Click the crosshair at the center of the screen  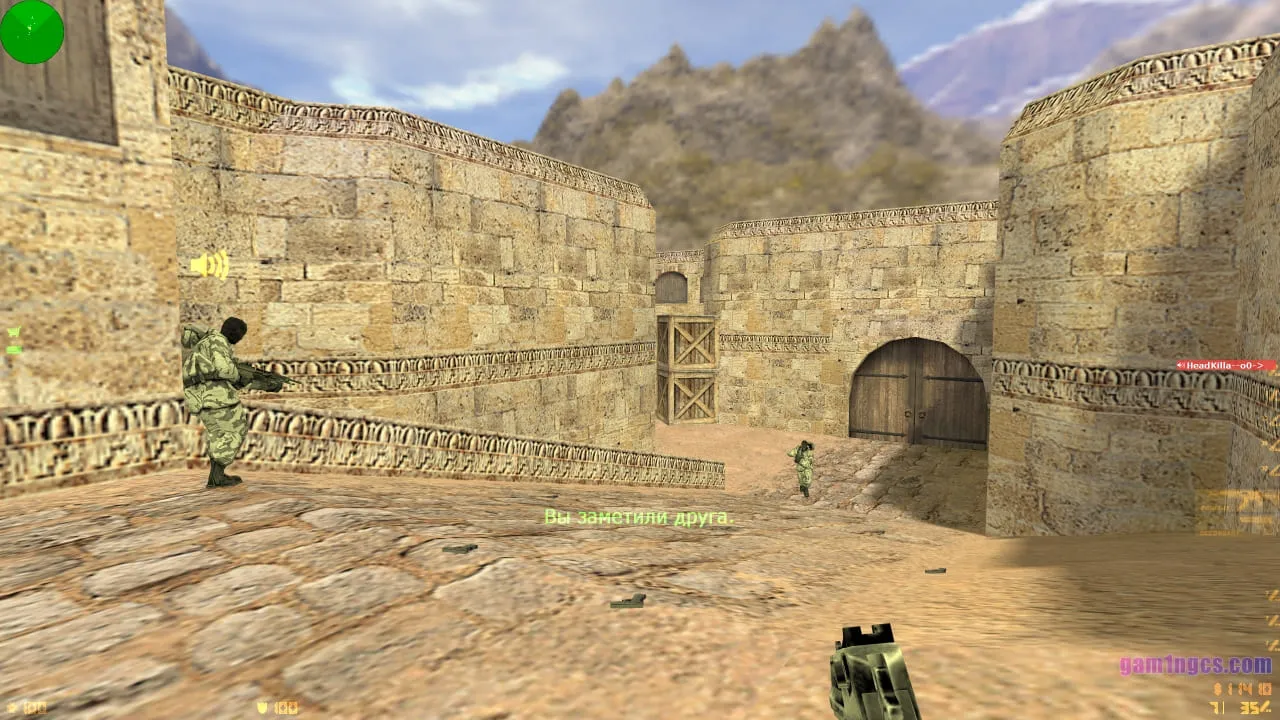coord(640,360)
